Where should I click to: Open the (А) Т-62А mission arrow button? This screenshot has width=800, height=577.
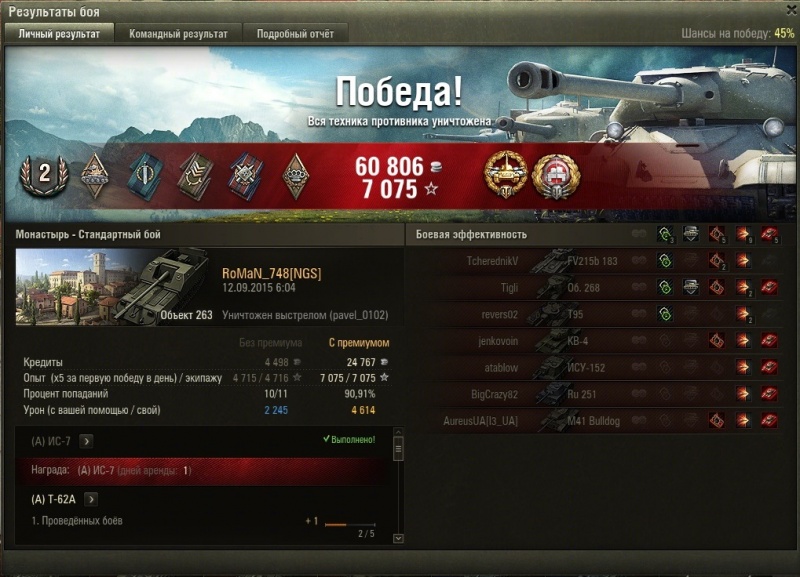pyautogui.click(x=89, y=499)
